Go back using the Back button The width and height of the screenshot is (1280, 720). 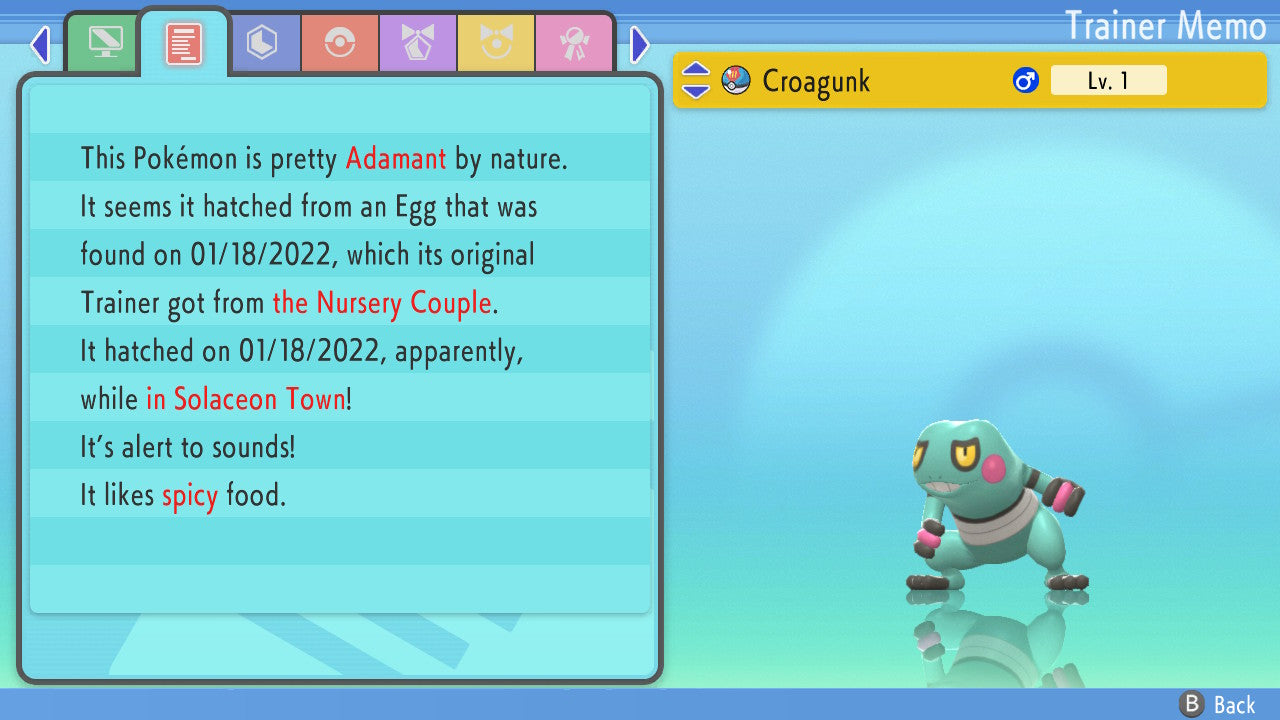click(1217, 705)
